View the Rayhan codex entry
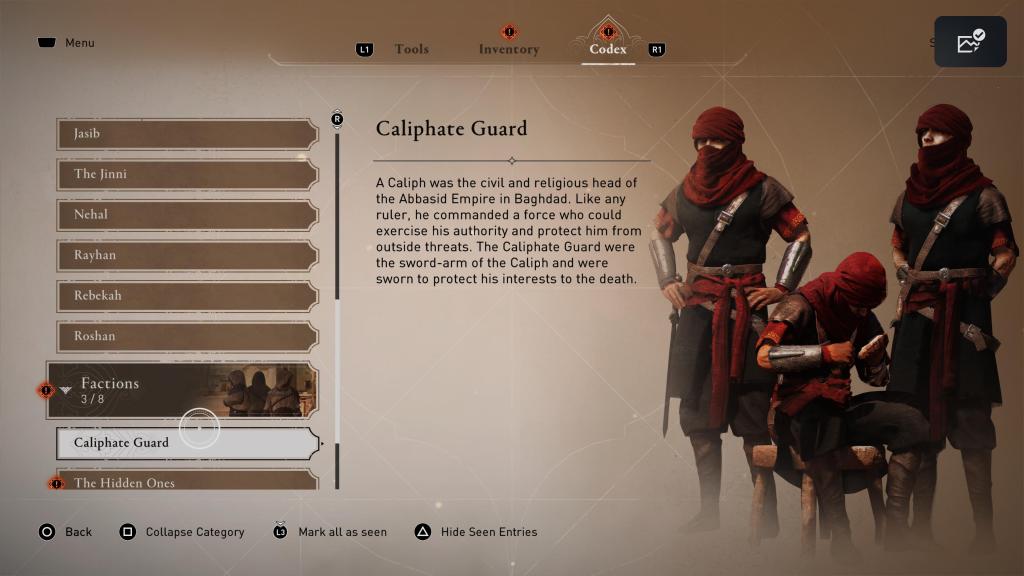1024x576 pixels. click(187, 256)
